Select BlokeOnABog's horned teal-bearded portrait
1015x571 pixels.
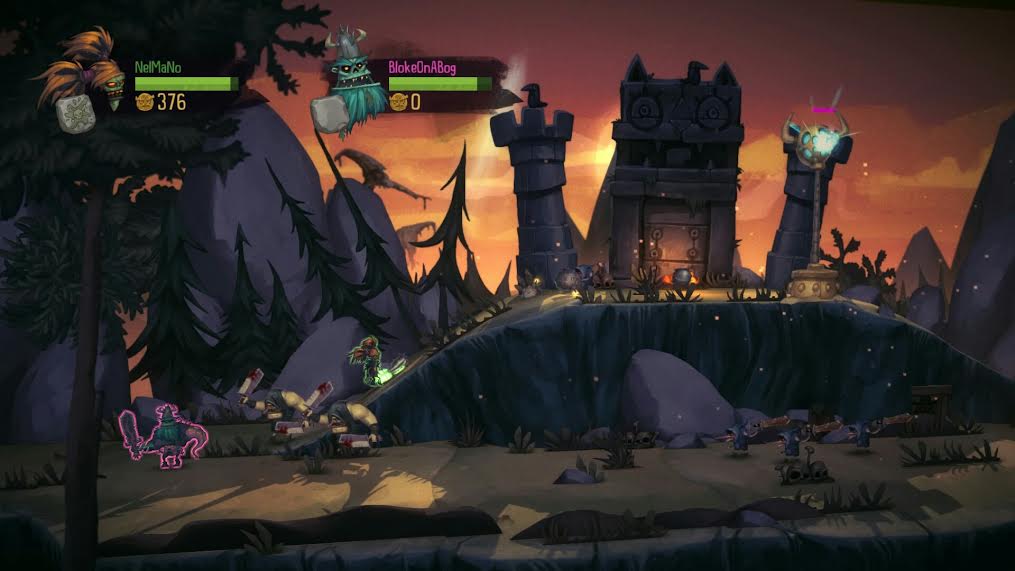point(352,80)
